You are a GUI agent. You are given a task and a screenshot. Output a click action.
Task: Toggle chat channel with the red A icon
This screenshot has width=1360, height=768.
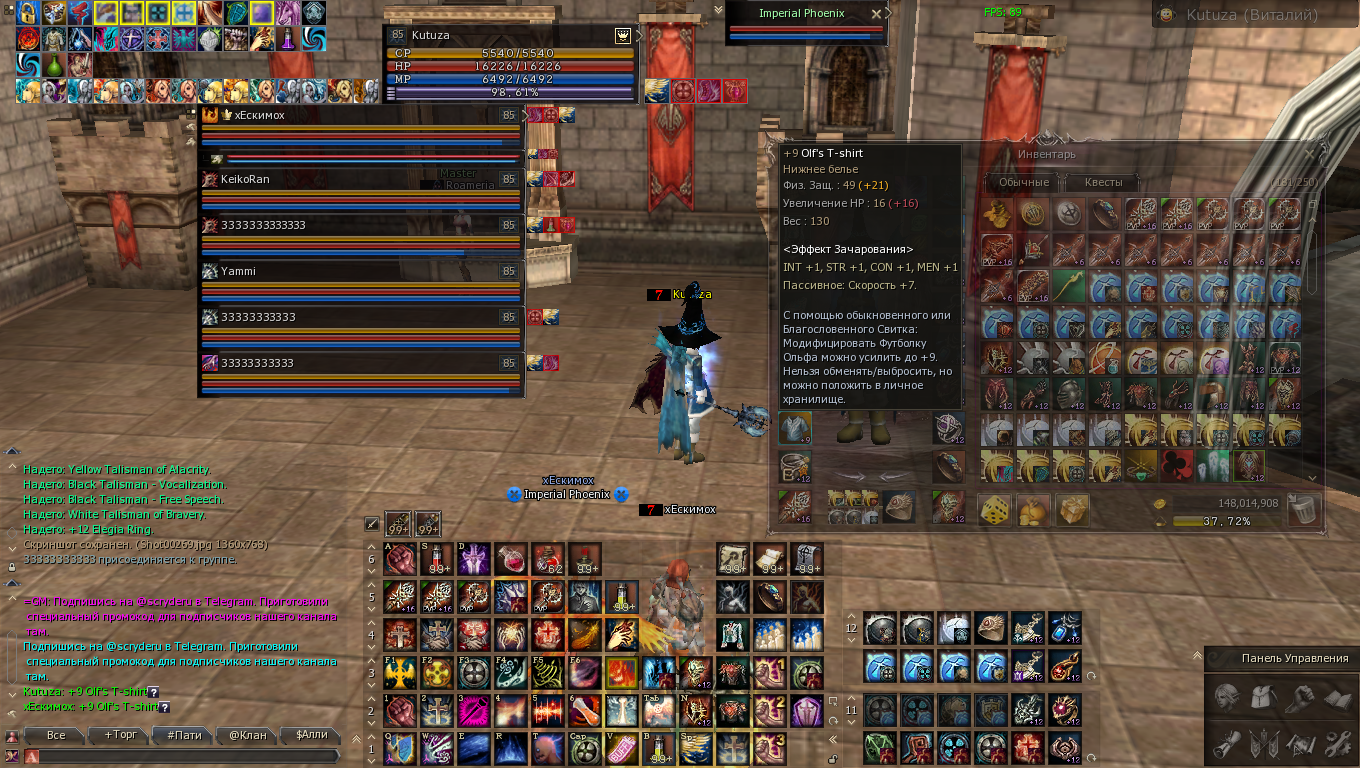click(31, 757)
